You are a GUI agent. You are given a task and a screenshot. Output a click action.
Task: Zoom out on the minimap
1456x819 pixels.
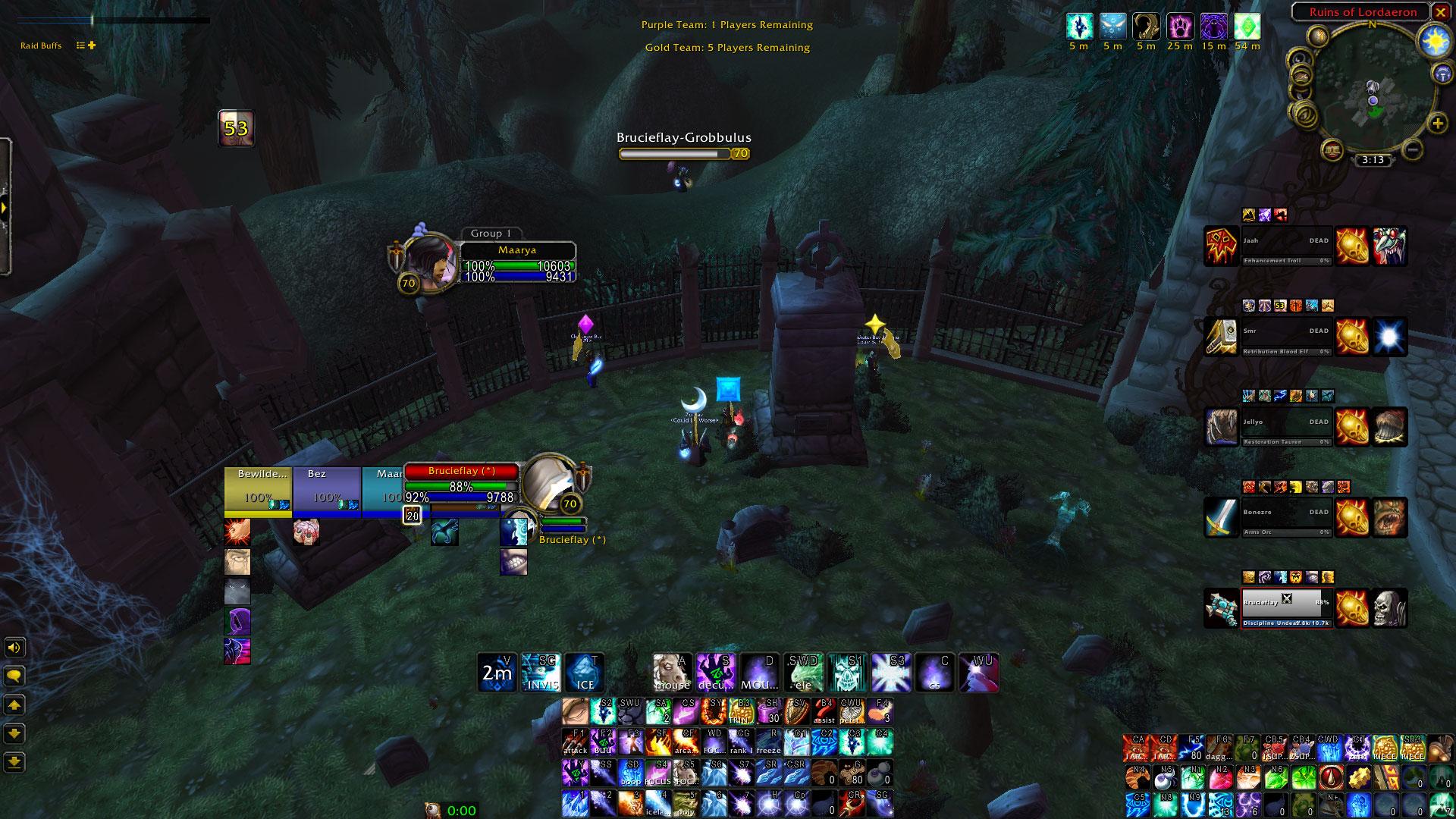click(x=1412, y=149)
